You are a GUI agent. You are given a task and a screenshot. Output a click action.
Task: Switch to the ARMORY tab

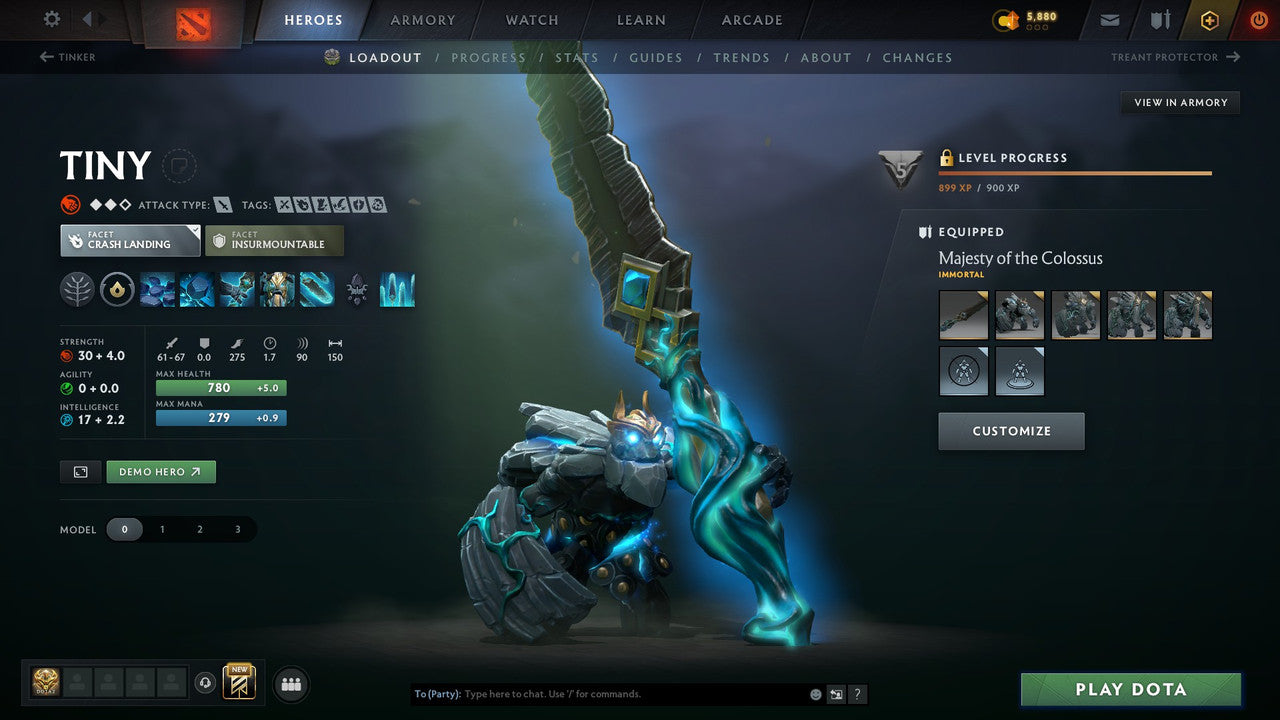click(422, 19)
